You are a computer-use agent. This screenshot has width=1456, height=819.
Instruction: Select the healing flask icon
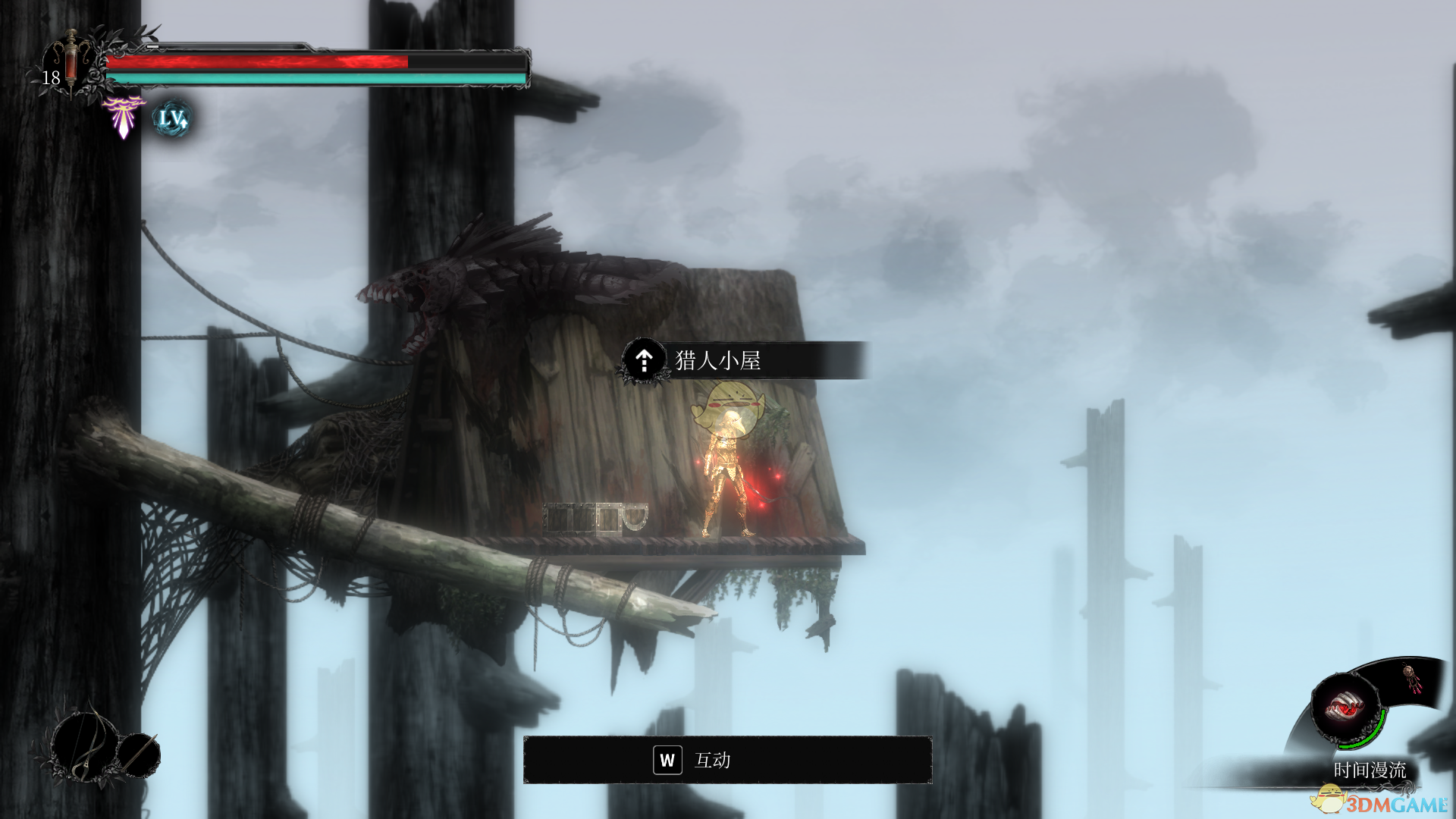pyautogui.click(x=71, y=62)
